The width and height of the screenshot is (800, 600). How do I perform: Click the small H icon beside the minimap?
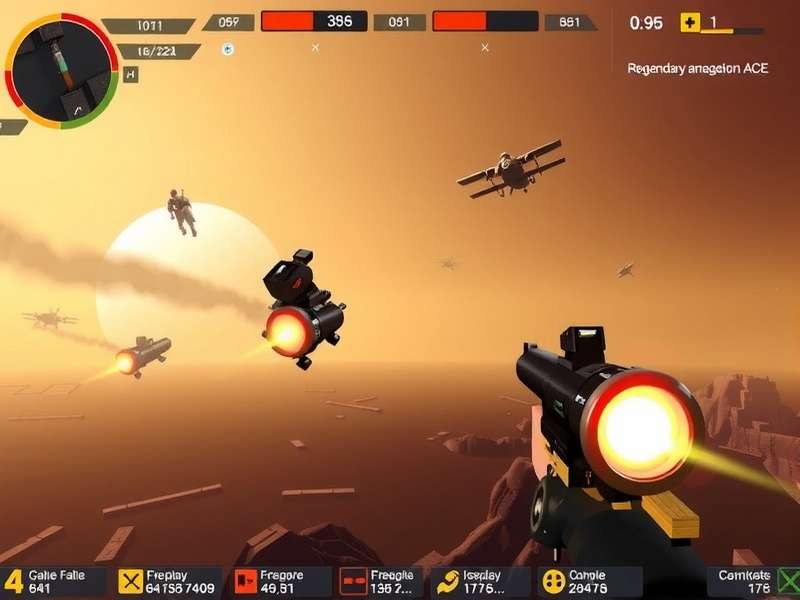(x=132, y=74)
